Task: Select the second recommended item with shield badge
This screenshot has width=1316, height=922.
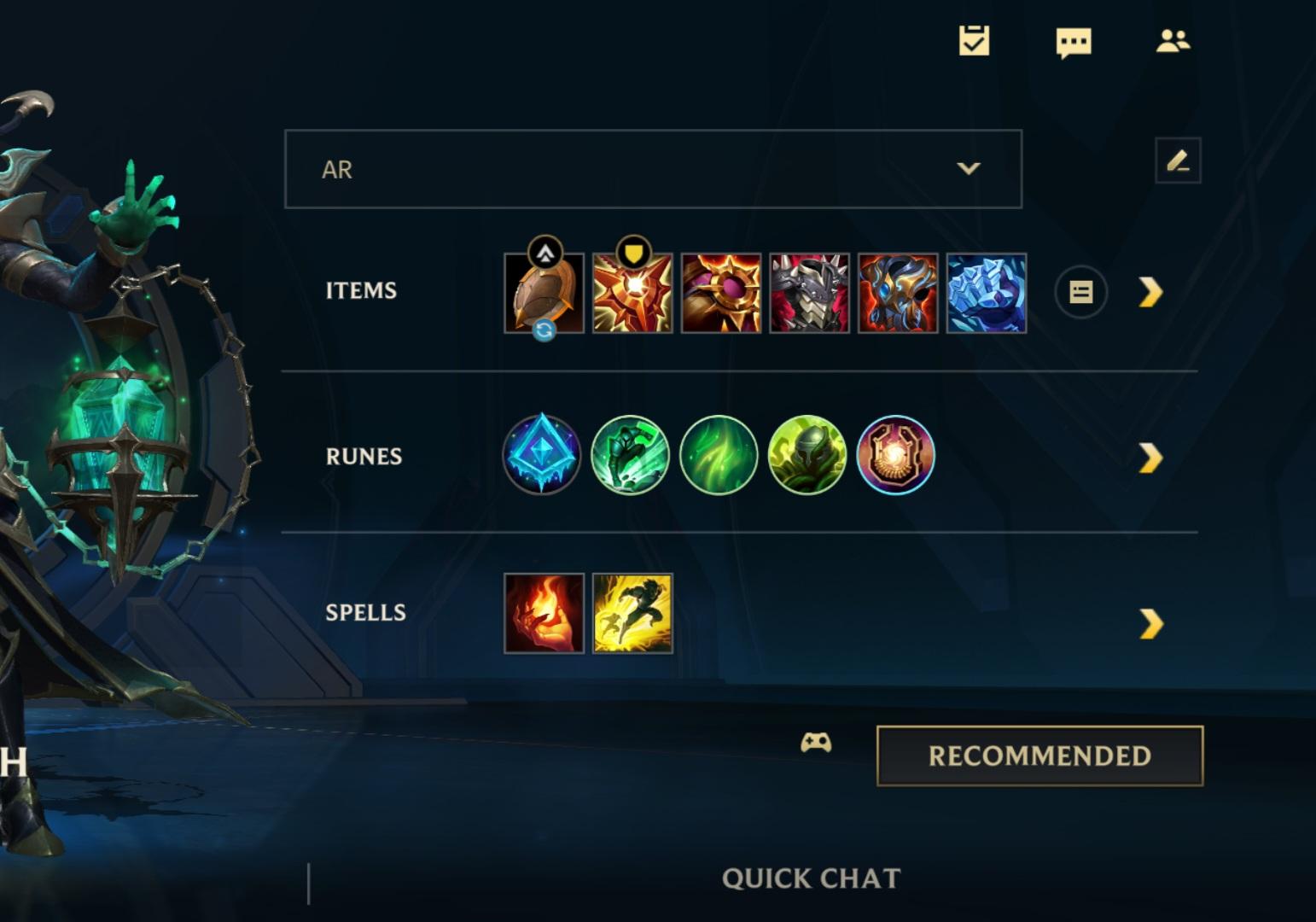Action: click(632, 293)
